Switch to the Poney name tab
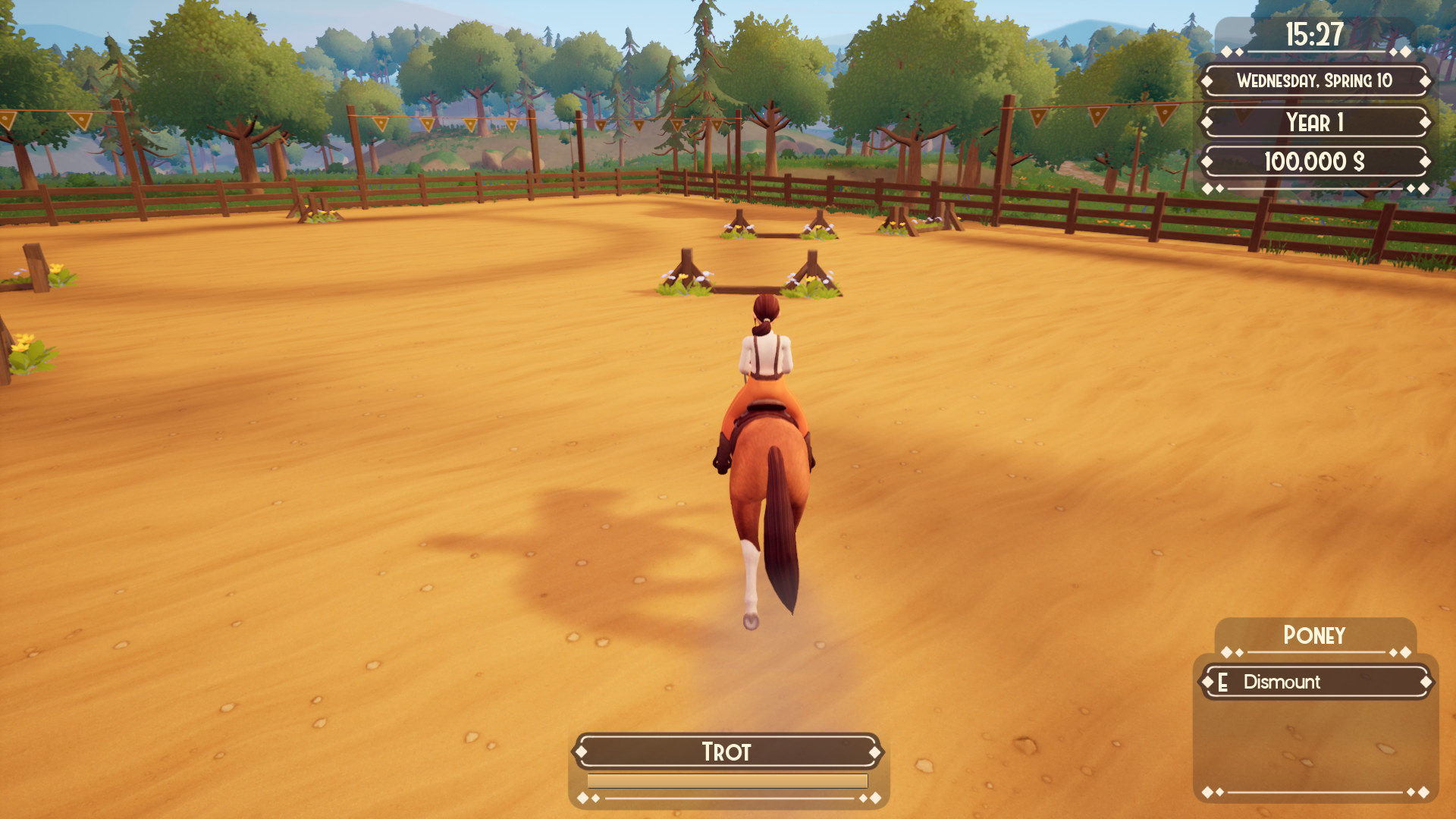 (x=1316, y=635)
